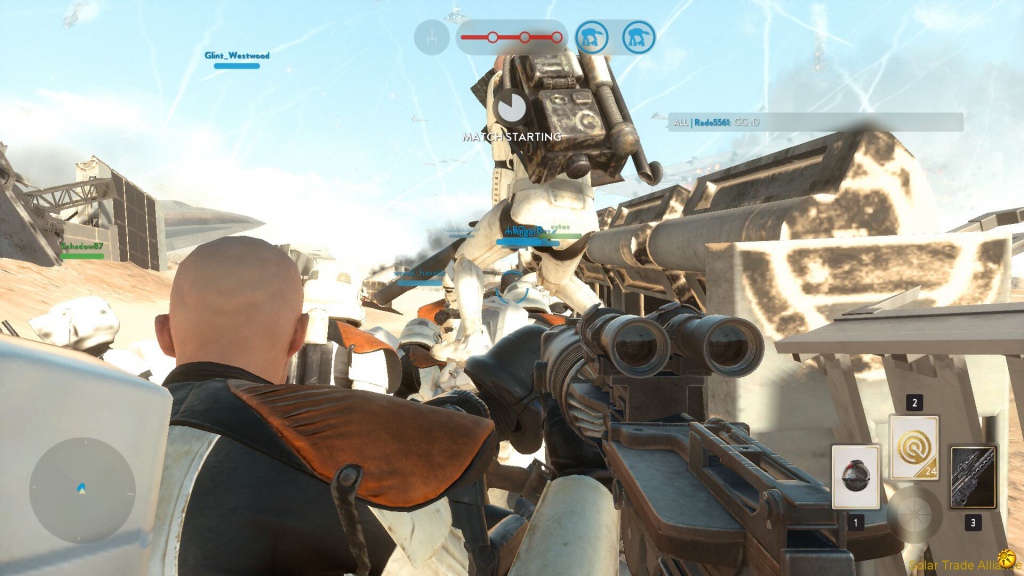
Task: Click the Y-wing icon beside objective bar
Action: click(x=431, y=38)
